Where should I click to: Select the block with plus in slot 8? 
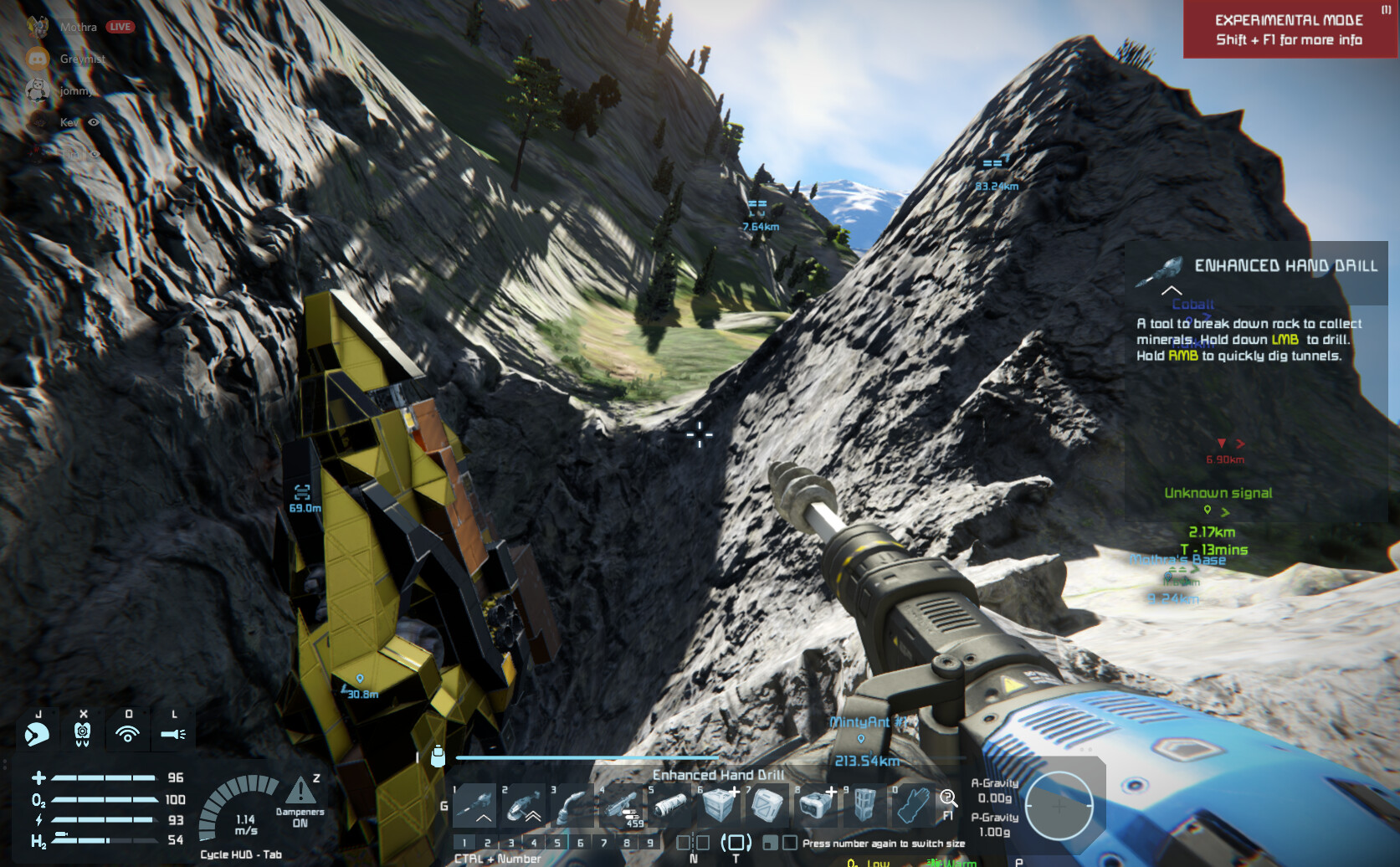point(816,806)
